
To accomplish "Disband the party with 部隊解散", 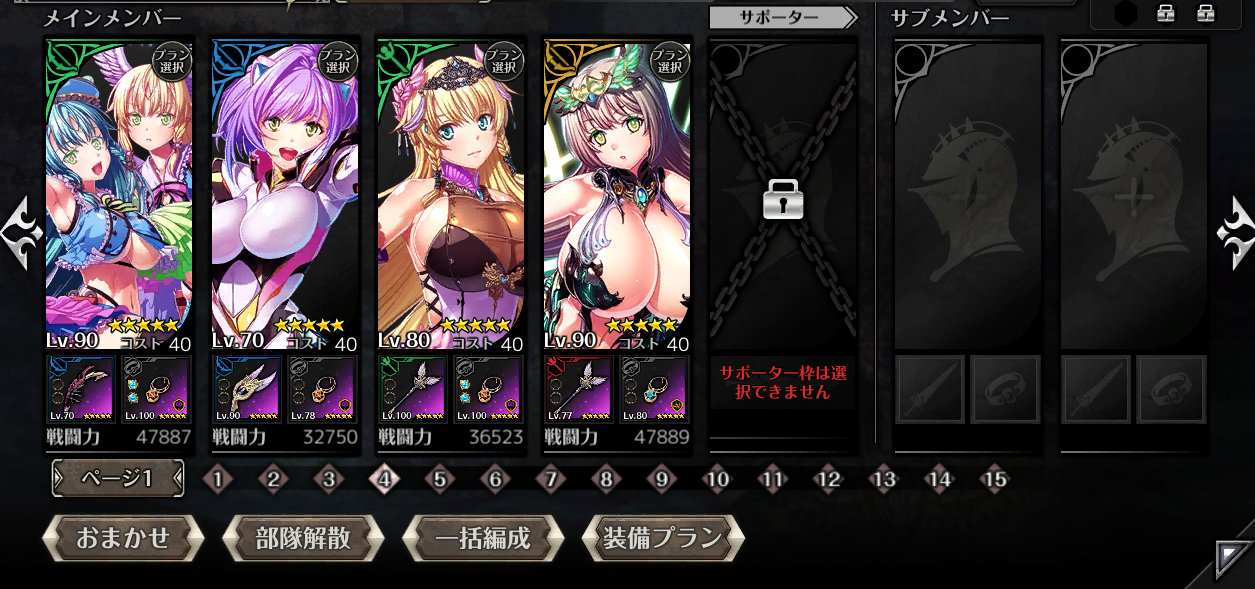I will point(302,538).
